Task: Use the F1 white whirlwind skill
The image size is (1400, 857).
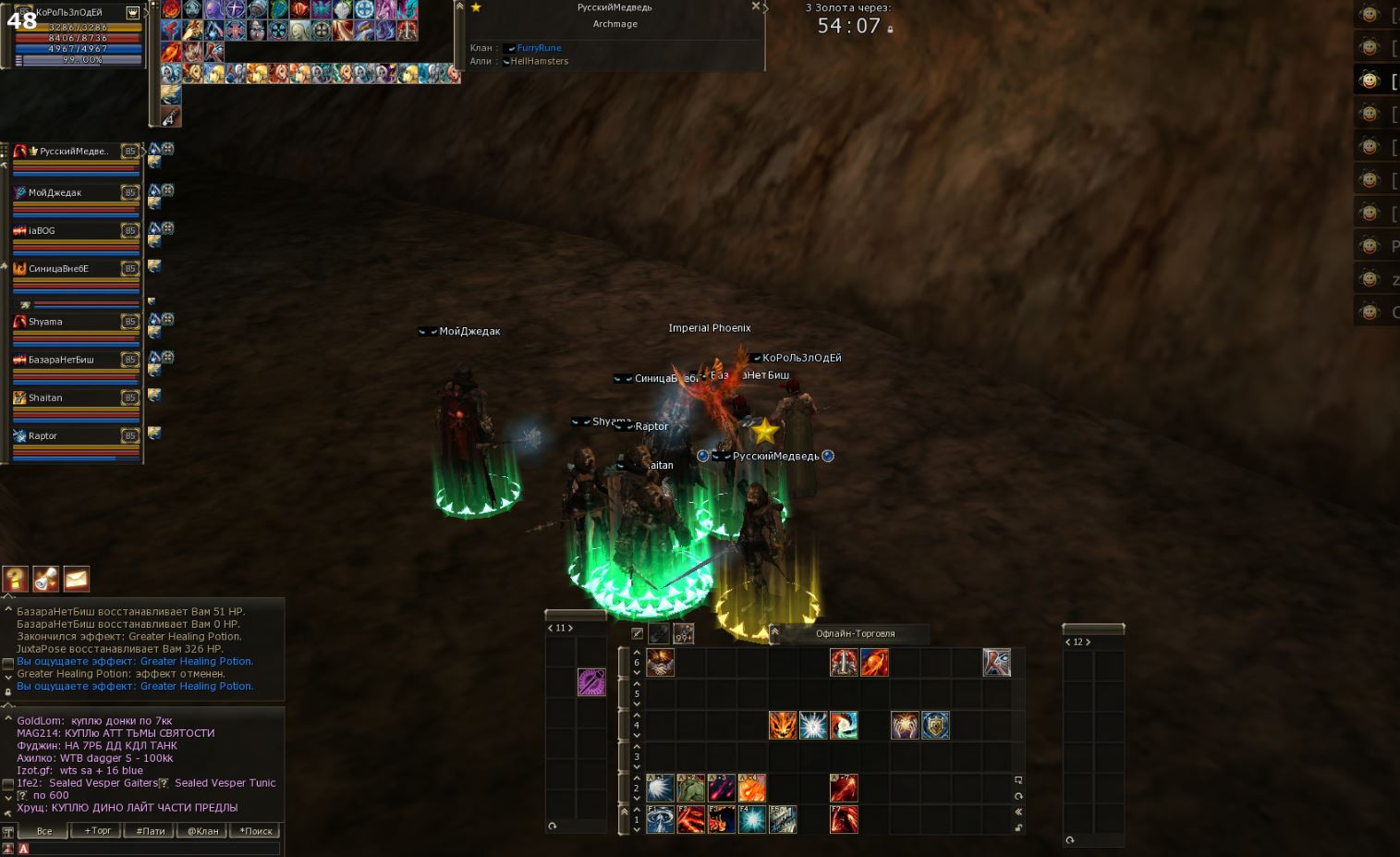Action: [x=660, y=820]
